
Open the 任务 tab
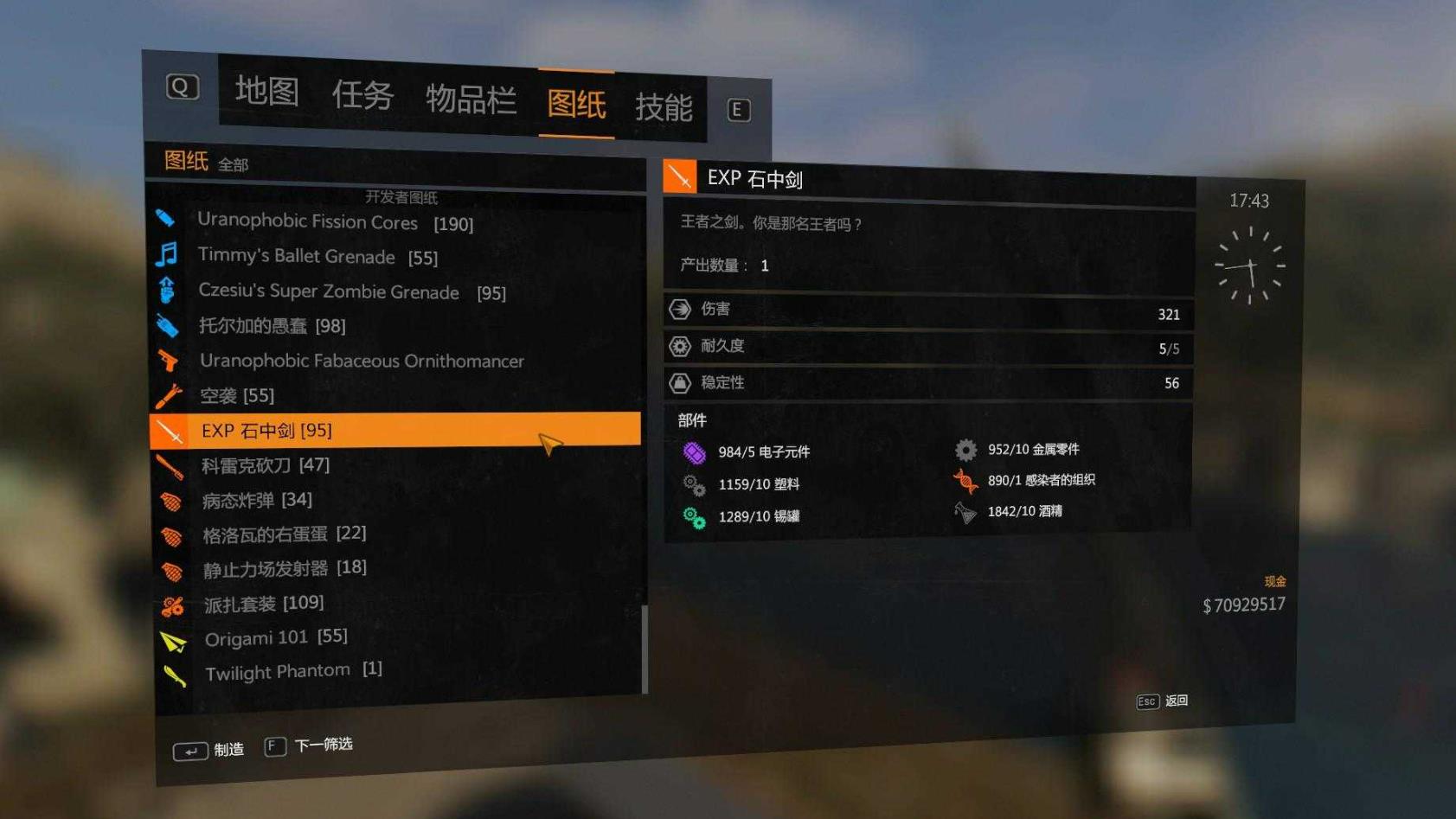pos(362,95)
